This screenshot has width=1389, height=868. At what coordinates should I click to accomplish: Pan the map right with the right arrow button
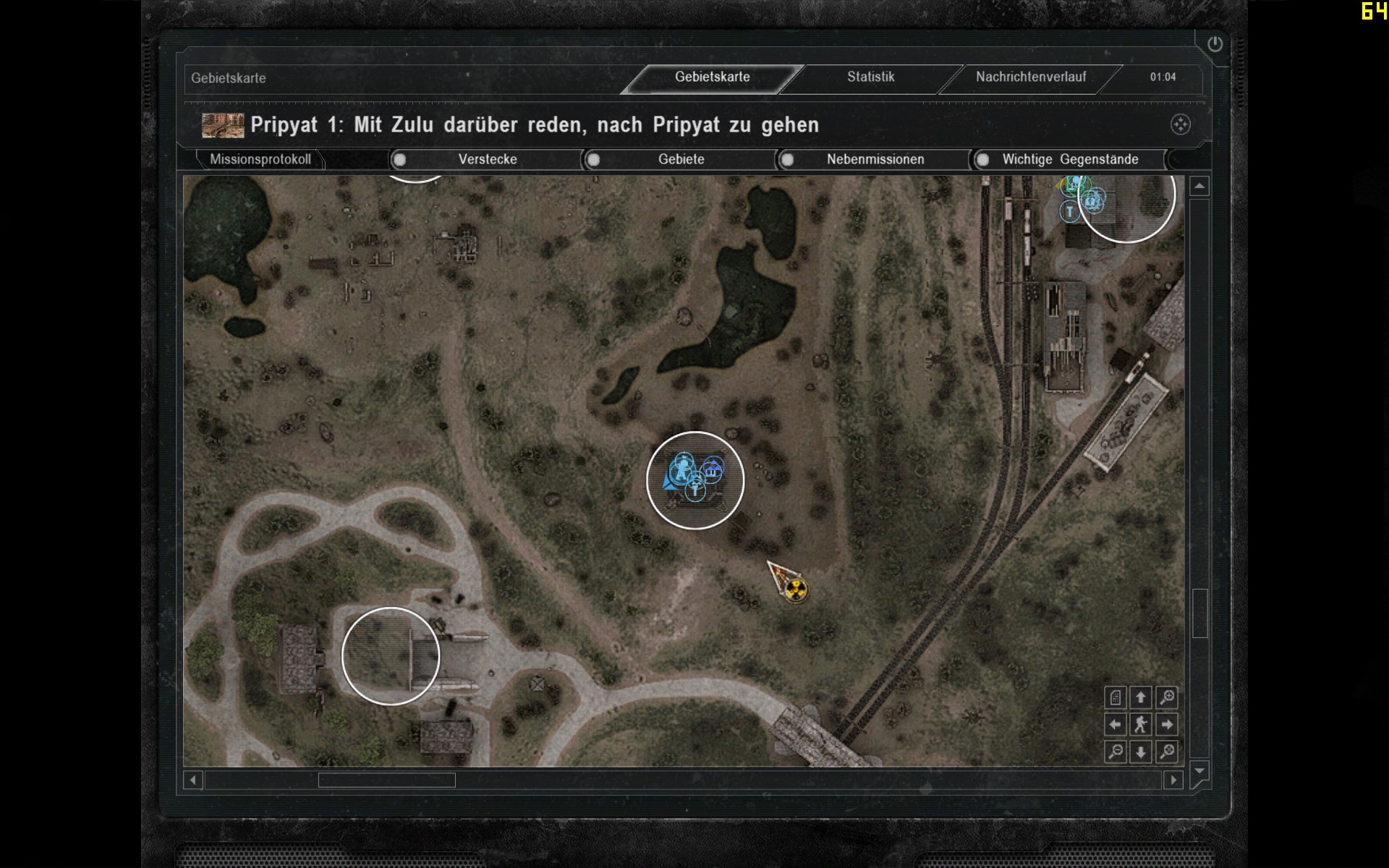coord(1167,724)
